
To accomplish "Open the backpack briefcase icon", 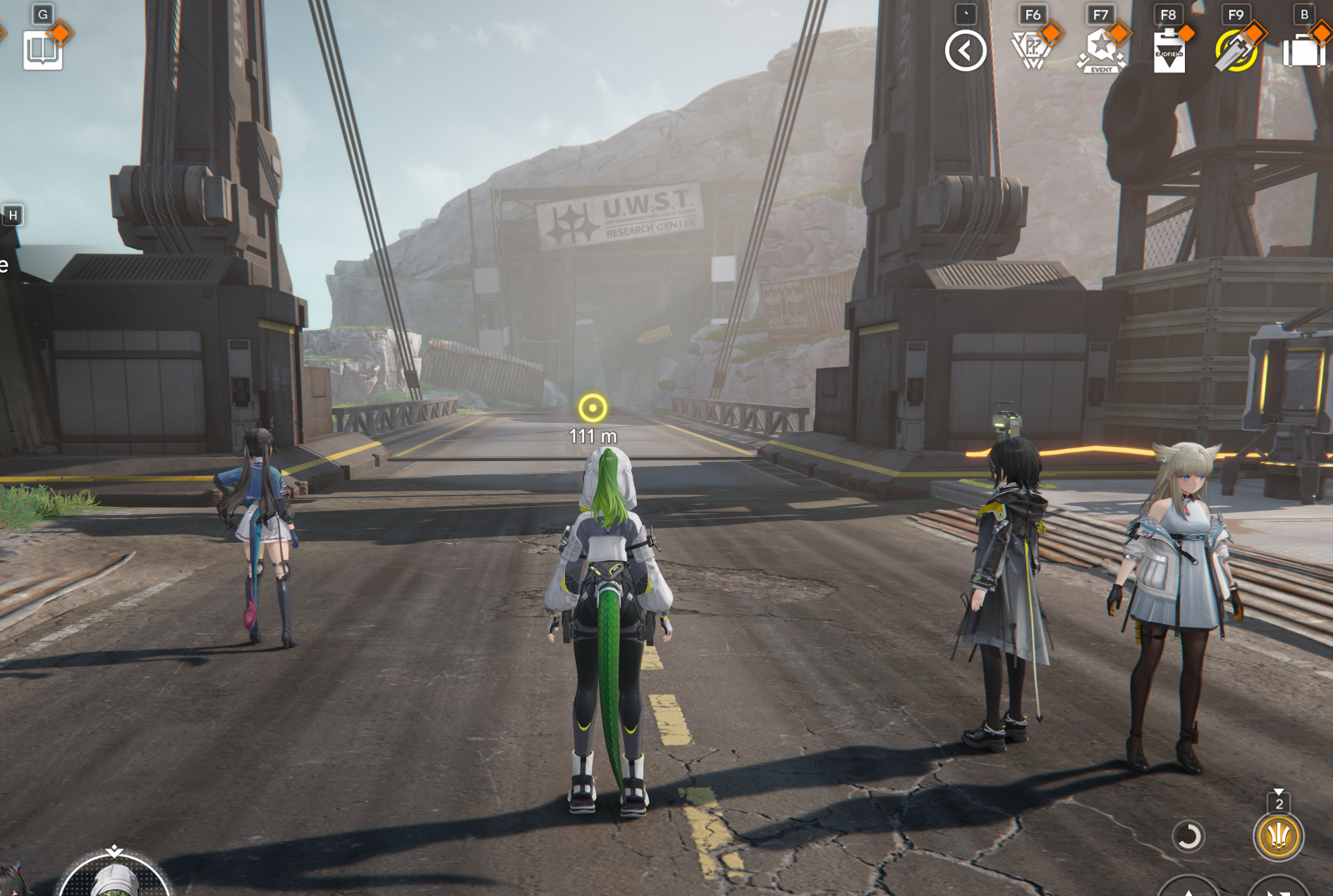I will click(x=1303, y=51).
